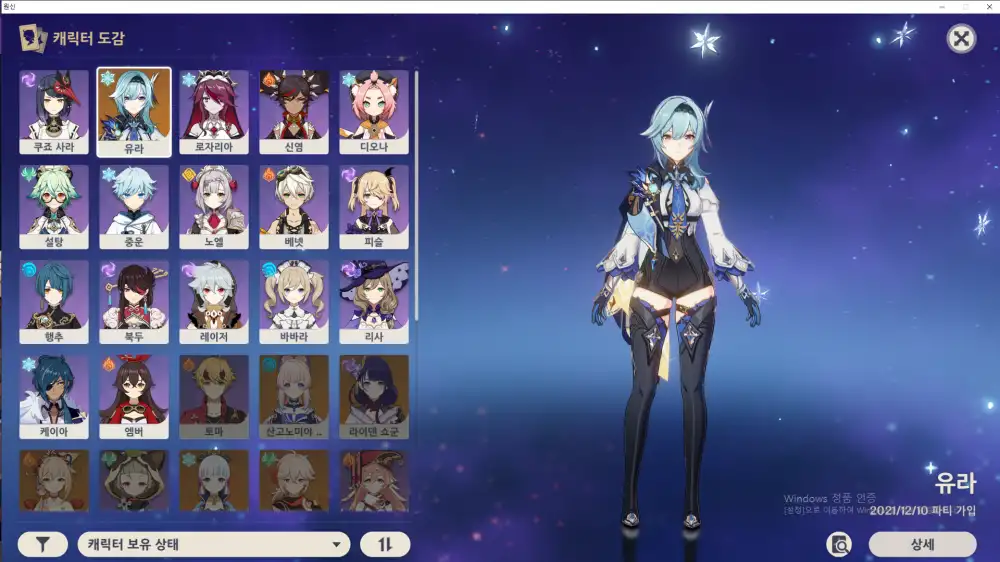The image size is (1000, 562).
Task: Open the 레이저 character entry
Action: point(214,302)
